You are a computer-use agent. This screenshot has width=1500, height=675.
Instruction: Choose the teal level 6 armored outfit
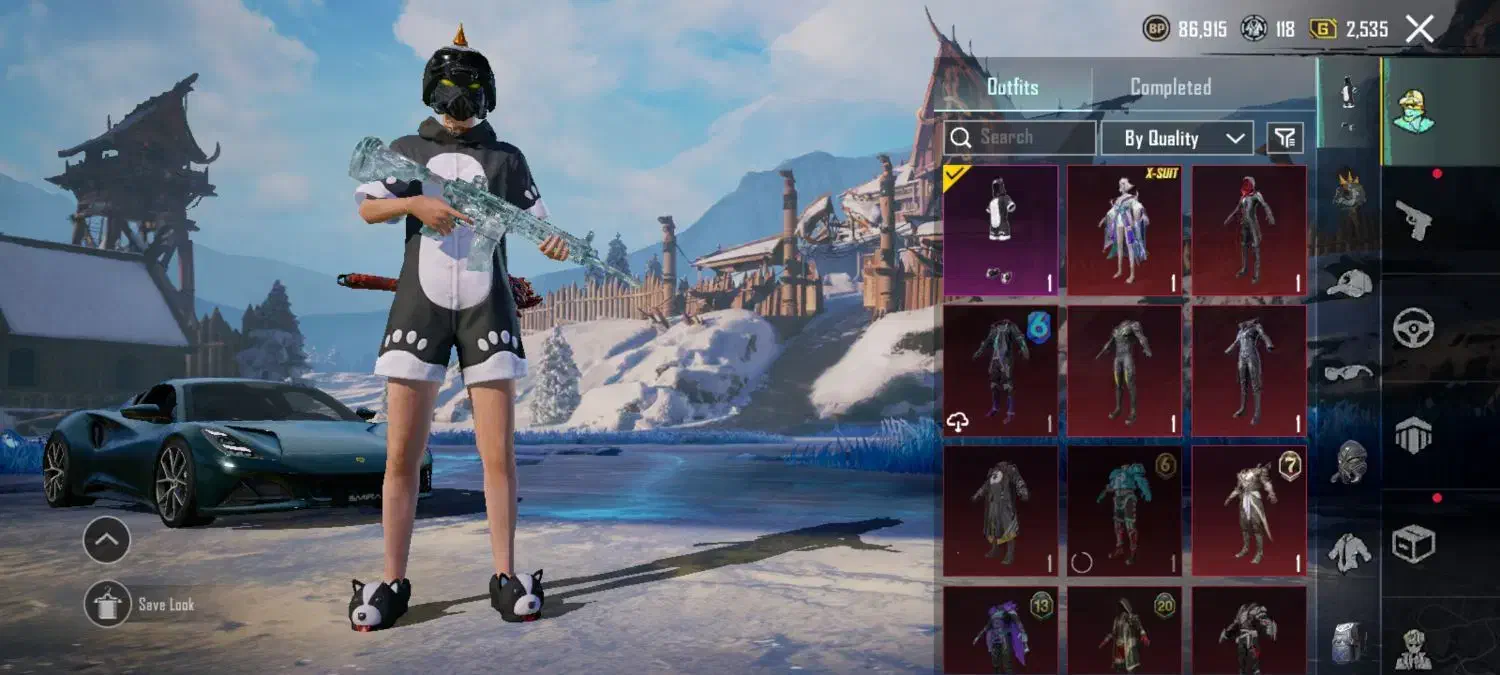click(1124, 511)
